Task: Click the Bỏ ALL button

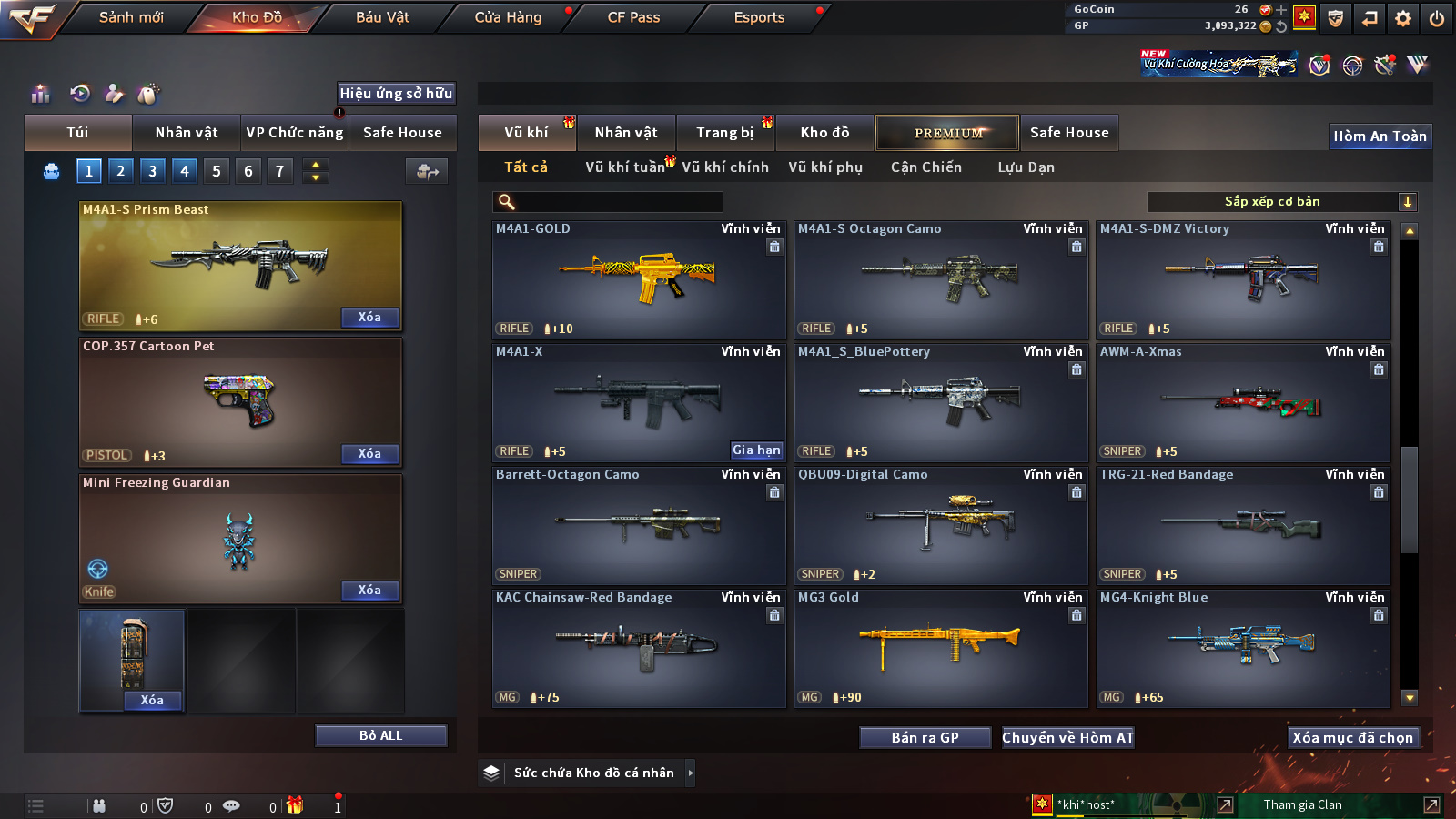Action: (x=380, y=735)
